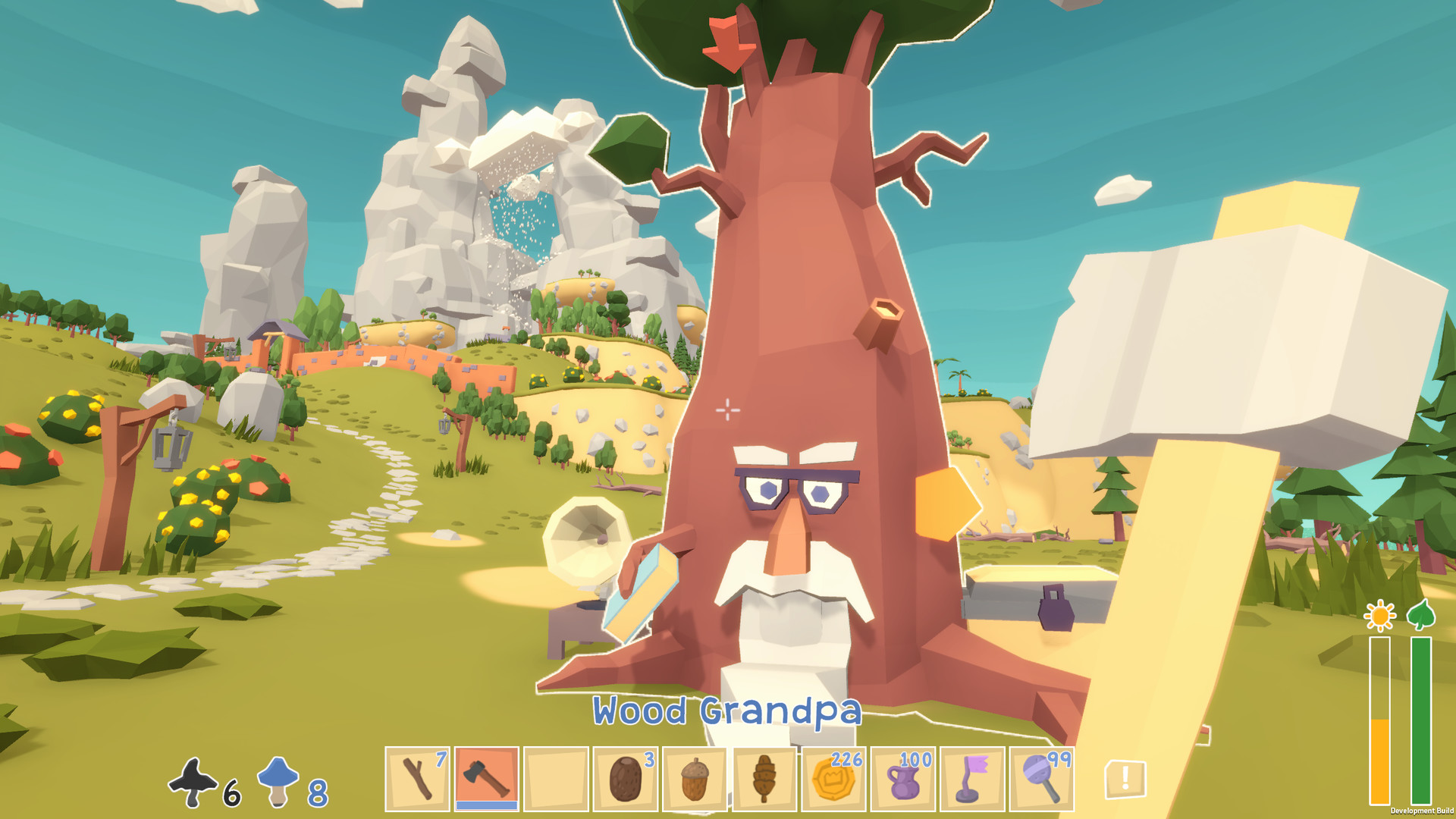Choose the pinecone hotbar slot
The width and height of the screenshot is (1456, 819).
point(764,779)
